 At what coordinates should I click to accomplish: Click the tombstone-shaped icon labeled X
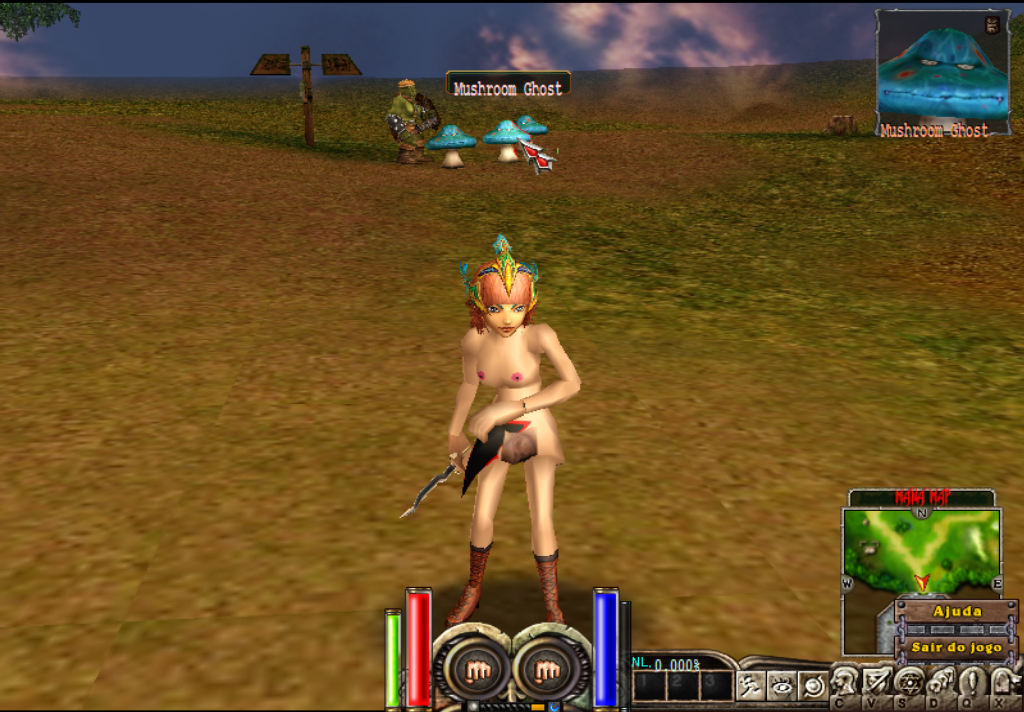pos(1003,683)
